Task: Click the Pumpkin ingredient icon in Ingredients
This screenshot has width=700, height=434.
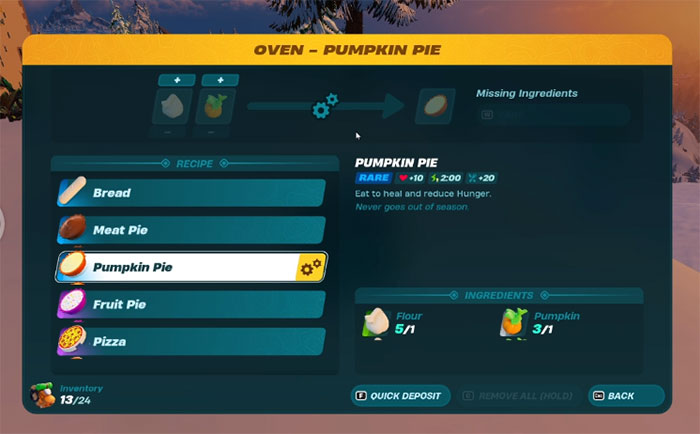Action: 516,321
